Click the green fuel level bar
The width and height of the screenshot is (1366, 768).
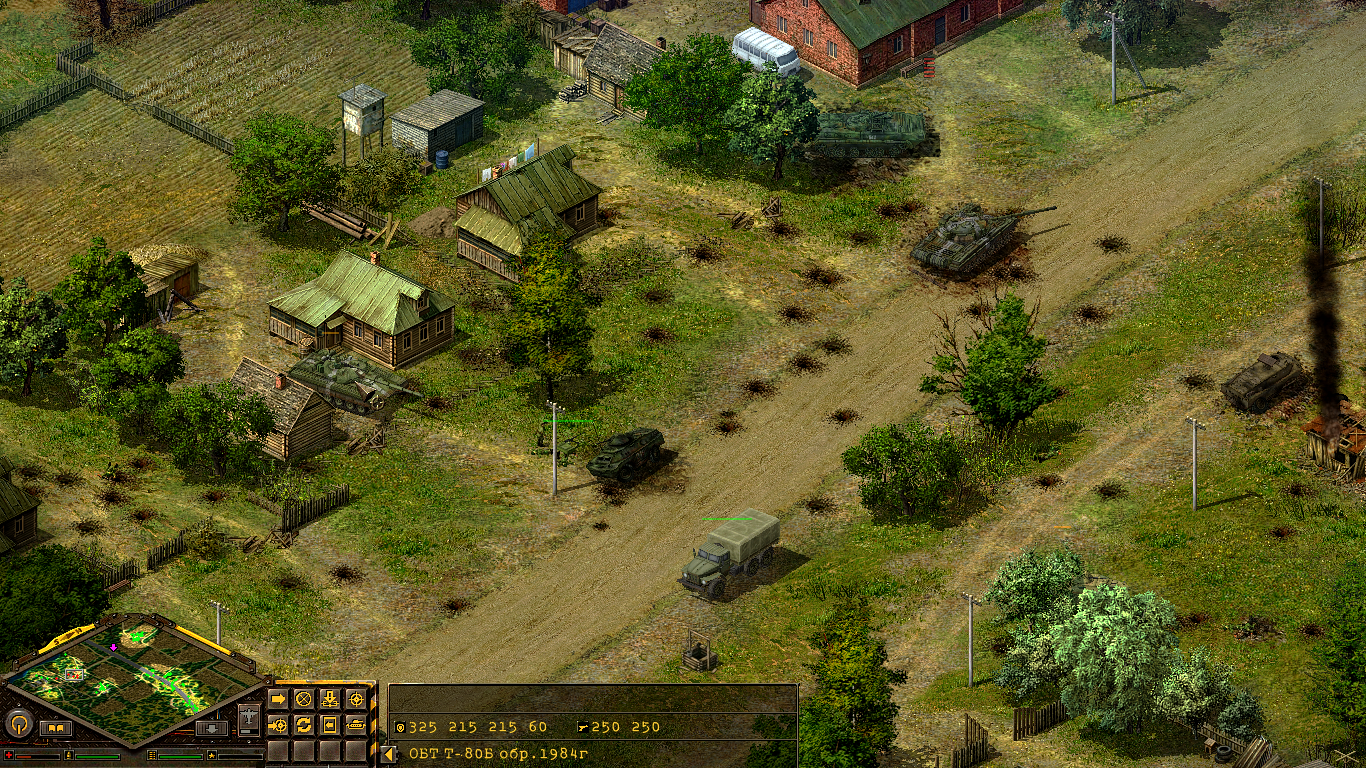pyautogui.click(x=96, y=756)
